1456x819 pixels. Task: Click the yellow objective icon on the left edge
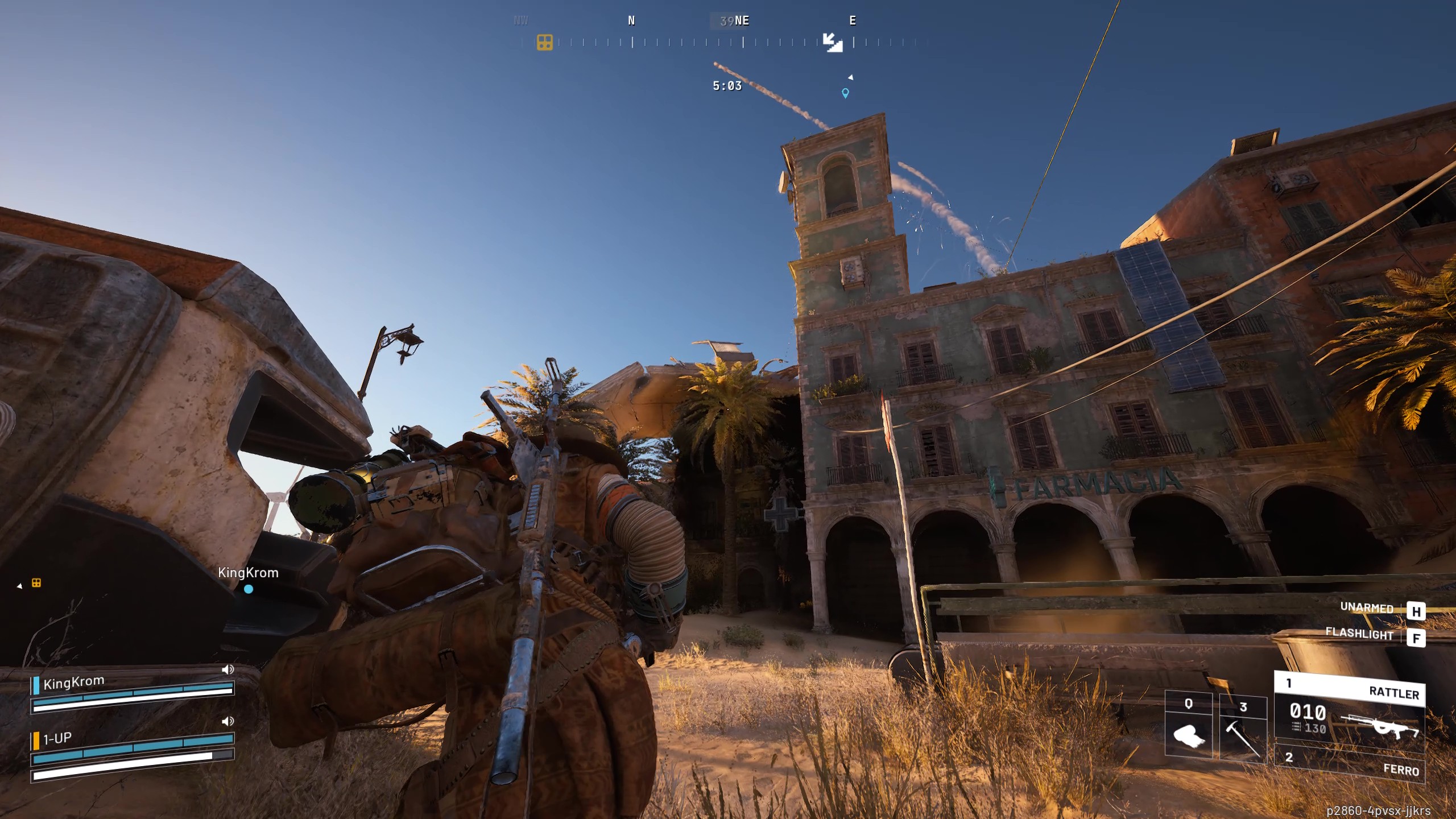pyautogui.click(x=36, y=584)
